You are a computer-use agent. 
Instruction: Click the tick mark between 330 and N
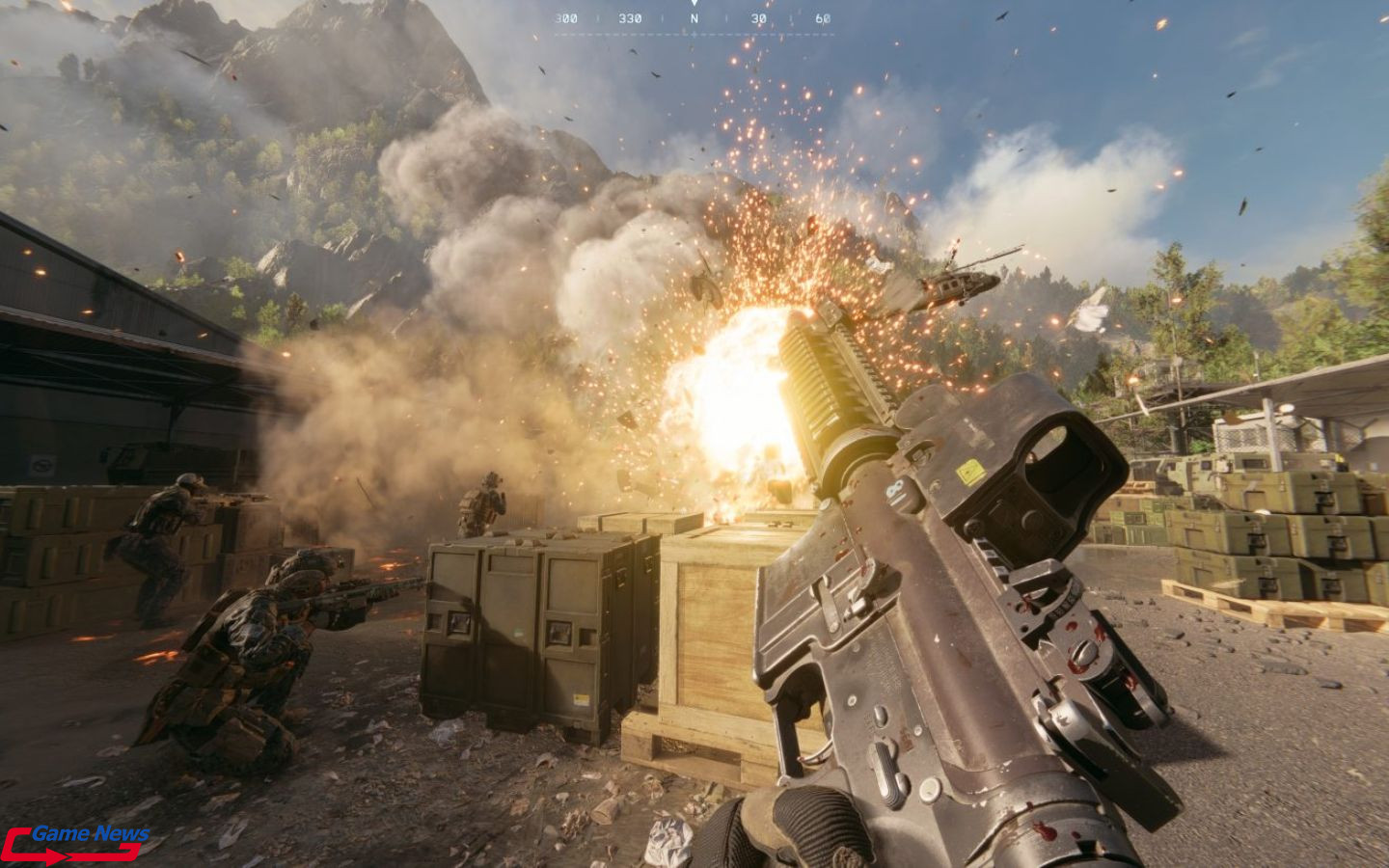coord(662,17)
